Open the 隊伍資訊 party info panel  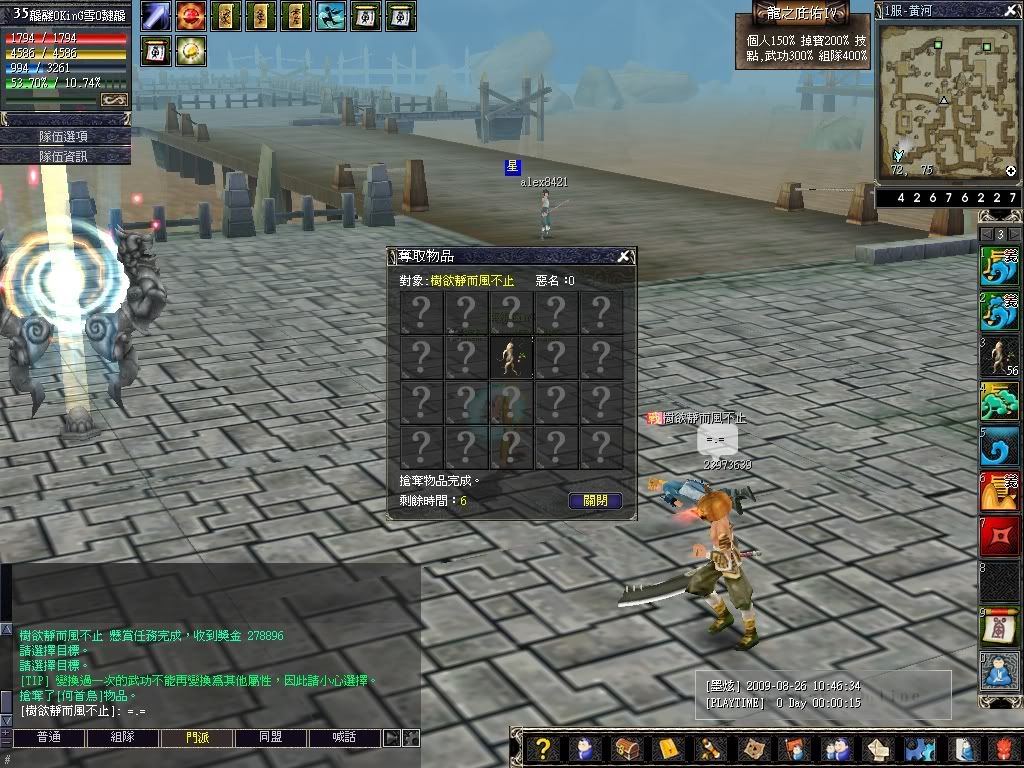pyautogui.click(x=65, y=155)
